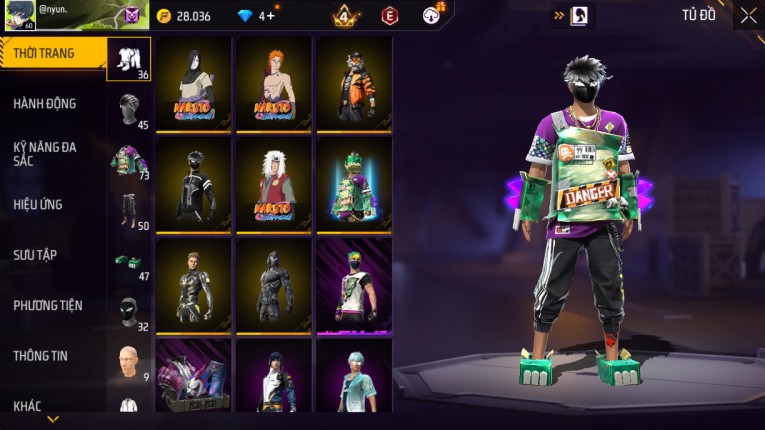Select the black spider suit outfit
Image resolution: width=765 pixels, height=430 pixels.
tap(273, 284)
